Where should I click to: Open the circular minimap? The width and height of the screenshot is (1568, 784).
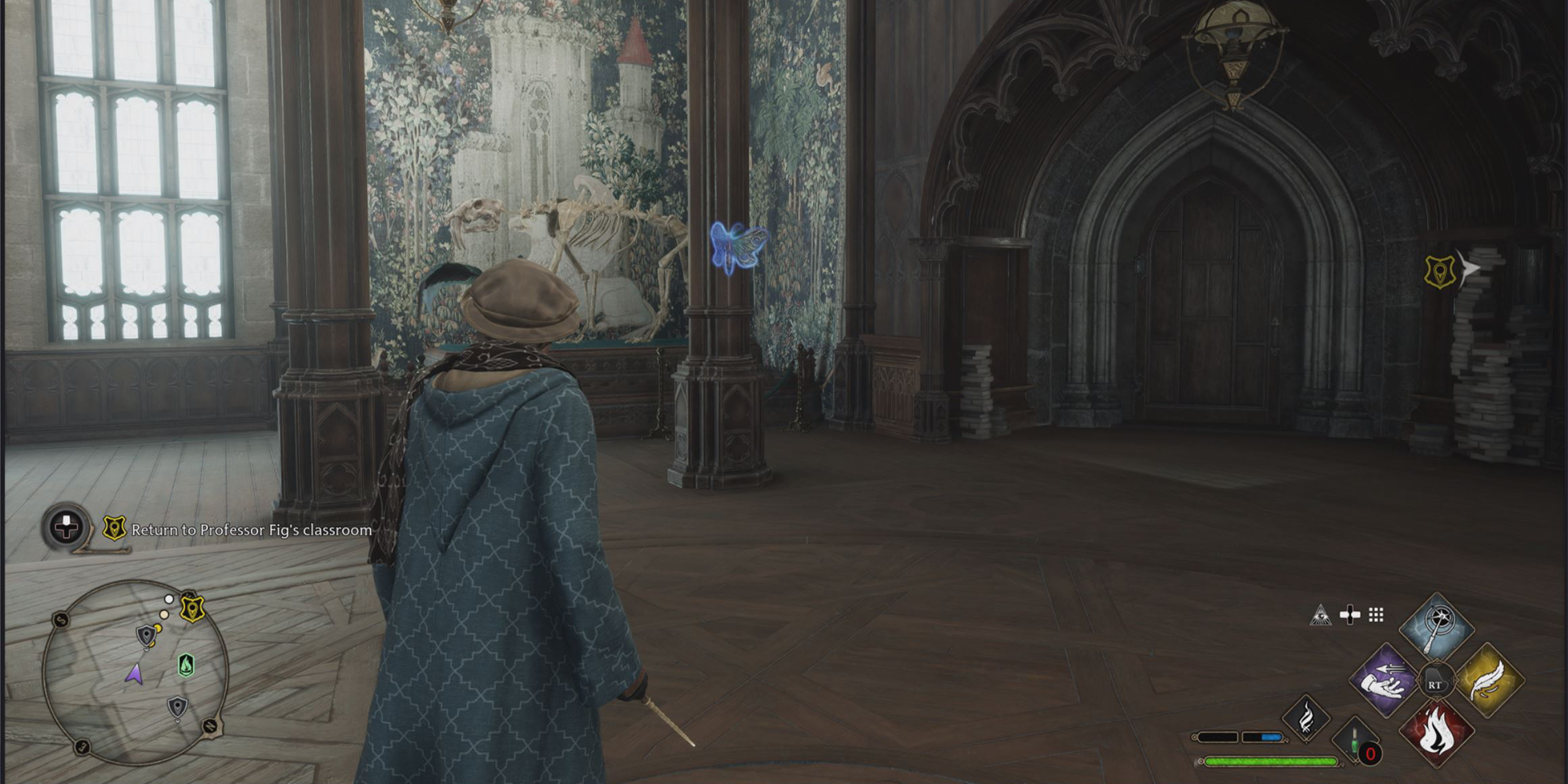[x=135, y=672]
